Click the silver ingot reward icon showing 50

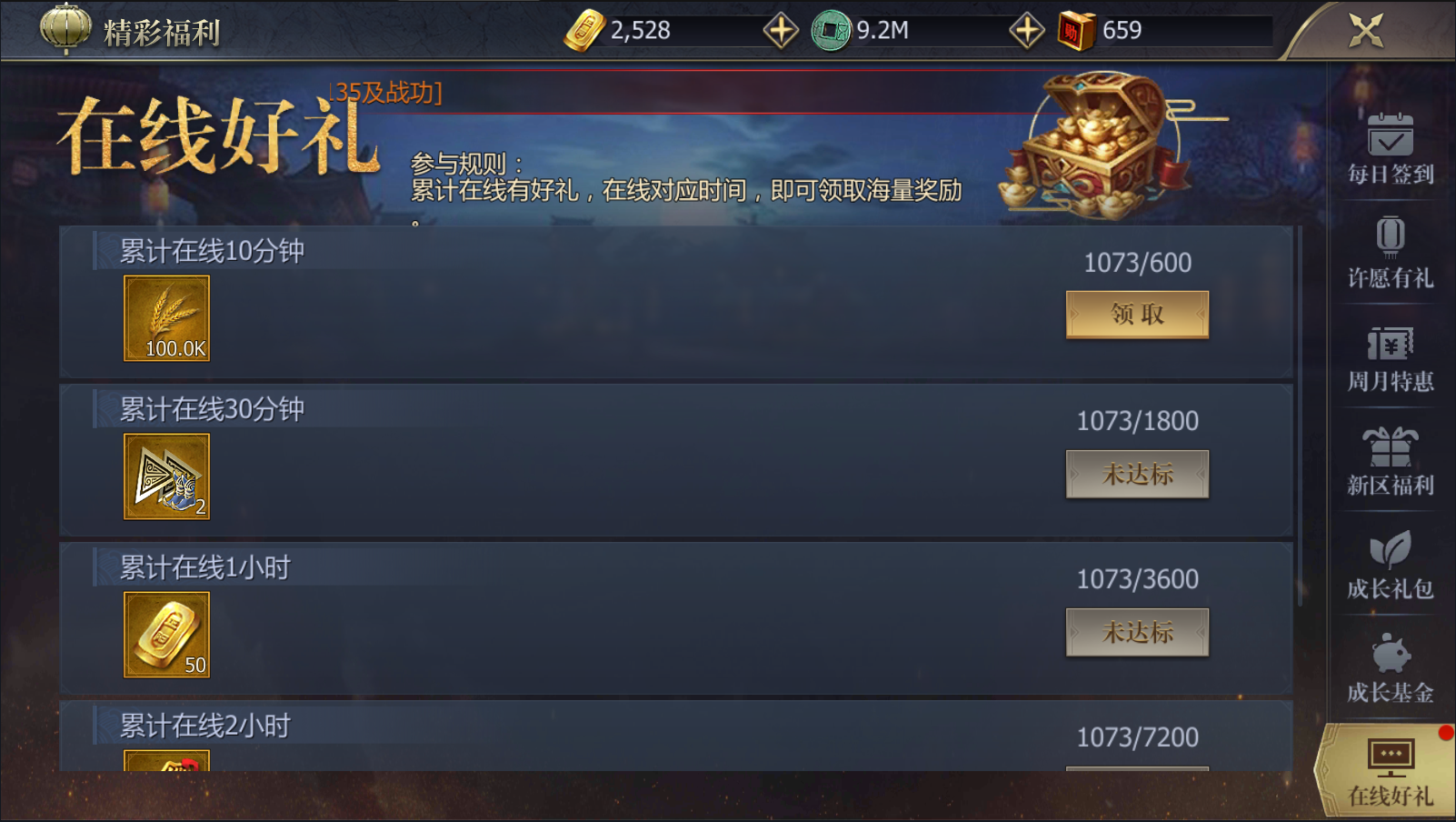coord(167,634)
